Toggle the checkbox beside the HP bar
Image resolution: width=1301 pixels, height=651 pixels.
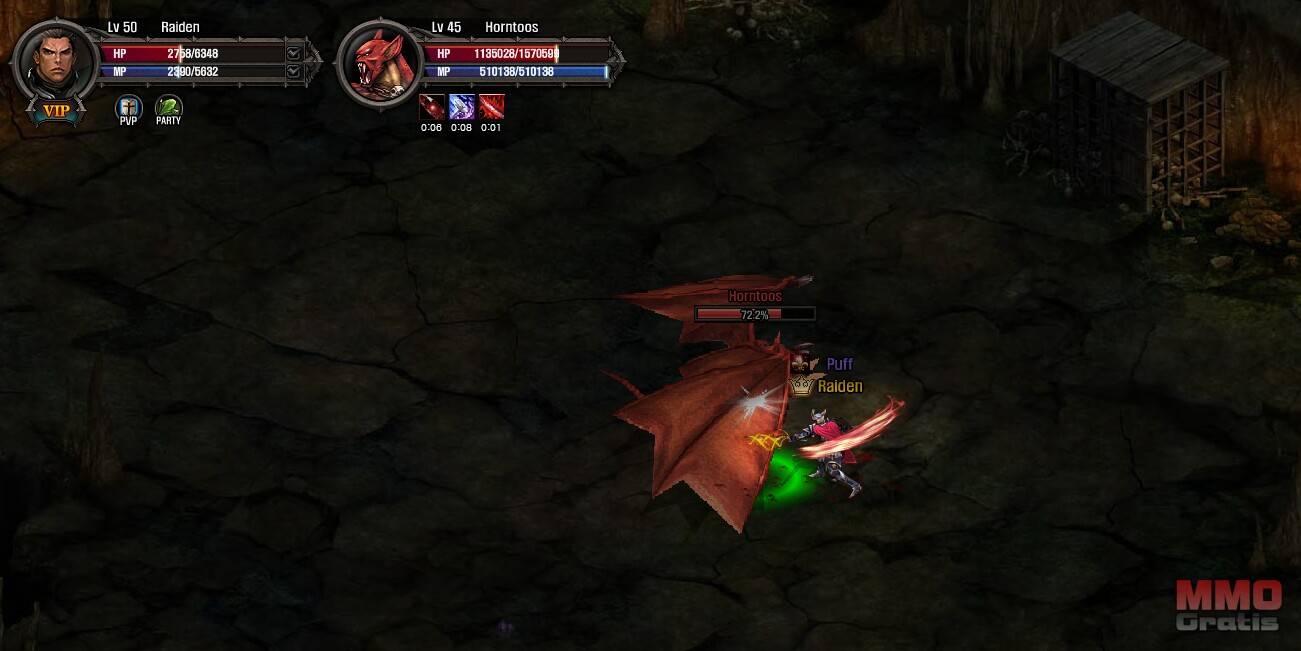[293, 53]
